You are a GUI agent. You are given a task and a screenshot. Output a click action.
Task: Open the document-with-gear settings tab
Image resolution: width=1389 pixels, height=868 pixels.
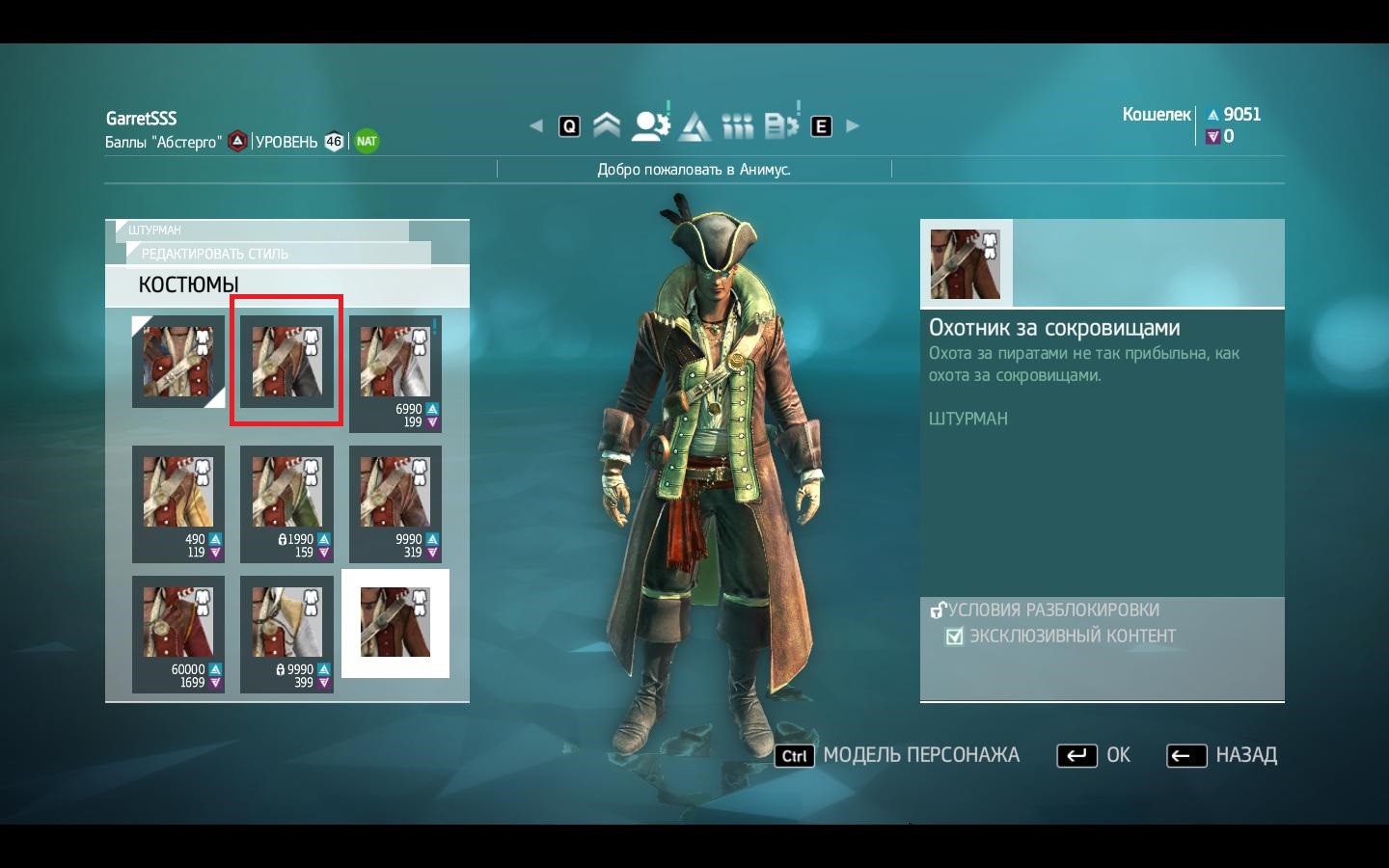pos(780,125)
